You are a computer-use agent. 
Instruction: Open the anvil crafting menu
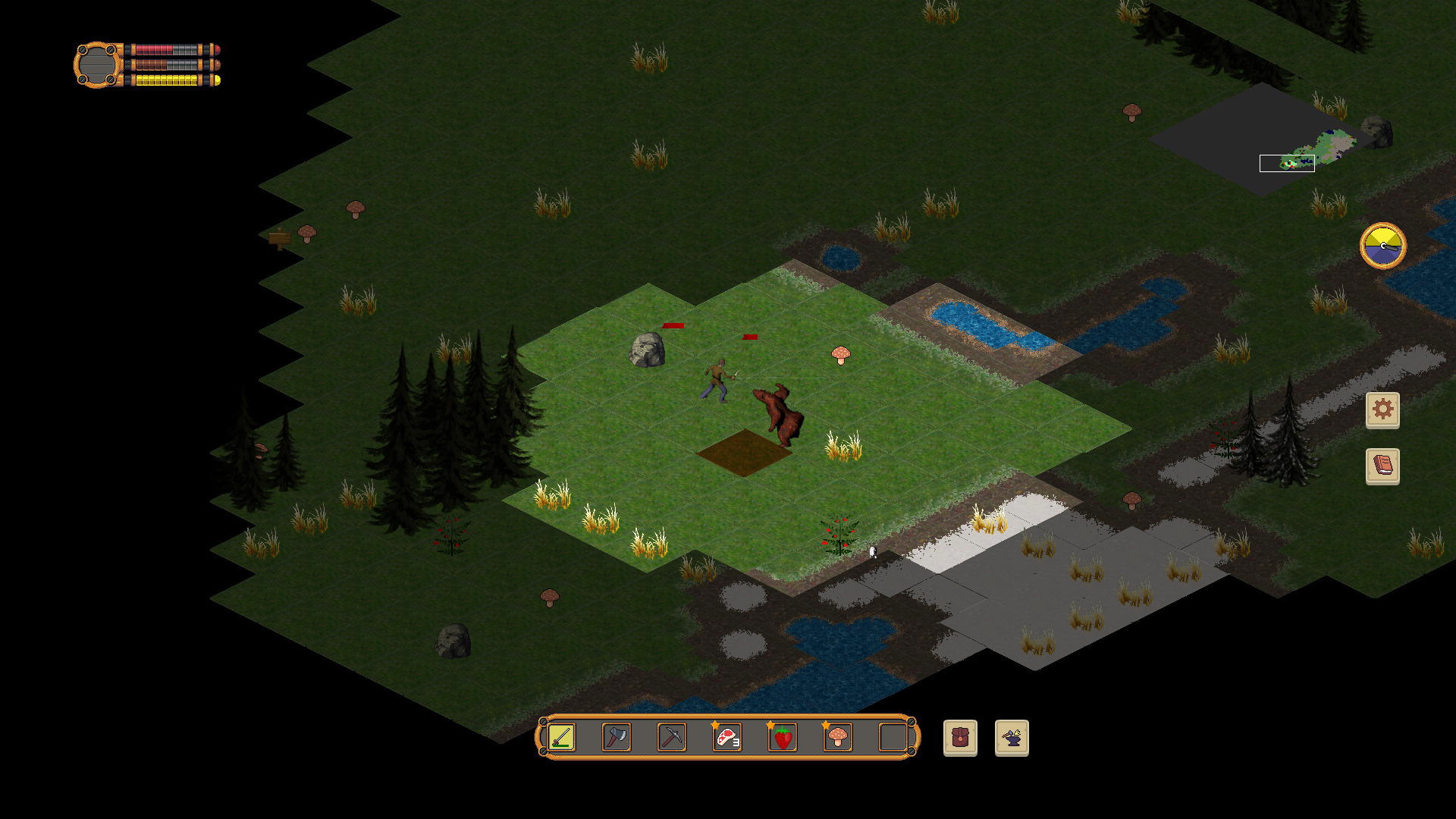[x=1012, y=738]
